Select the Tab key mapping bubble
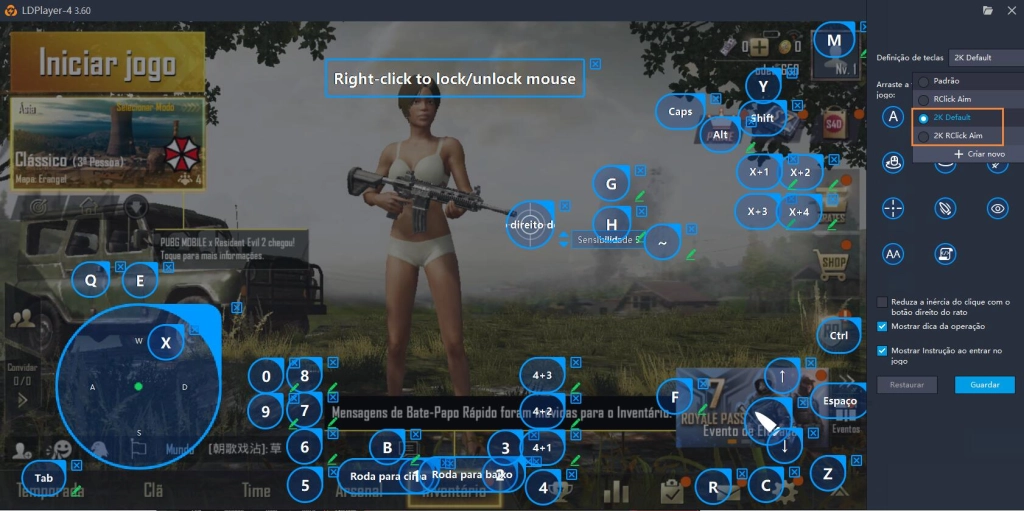 pyautogui.click(x=44, y=478)
